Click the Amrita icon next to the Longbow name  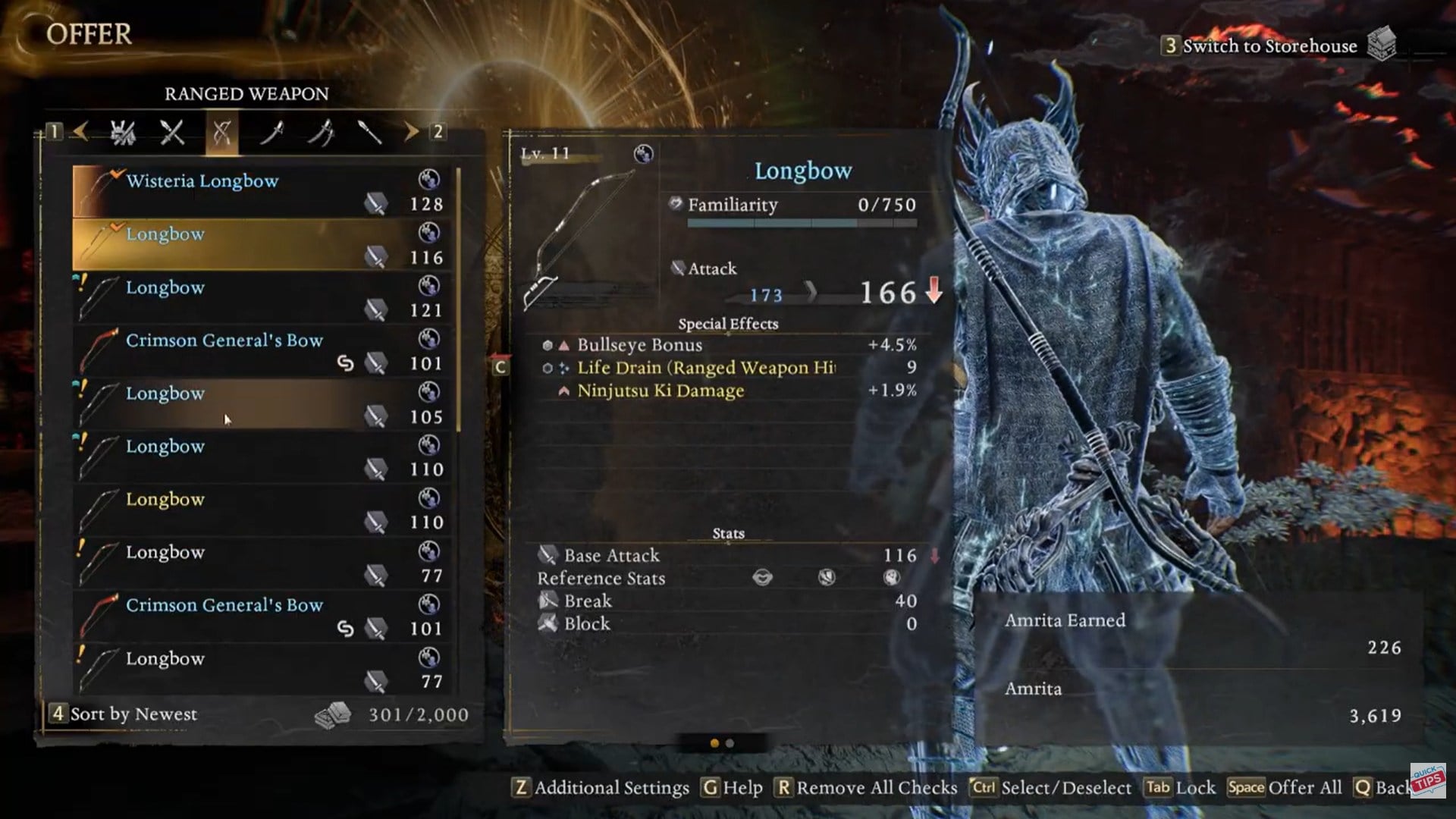(643, 154)
